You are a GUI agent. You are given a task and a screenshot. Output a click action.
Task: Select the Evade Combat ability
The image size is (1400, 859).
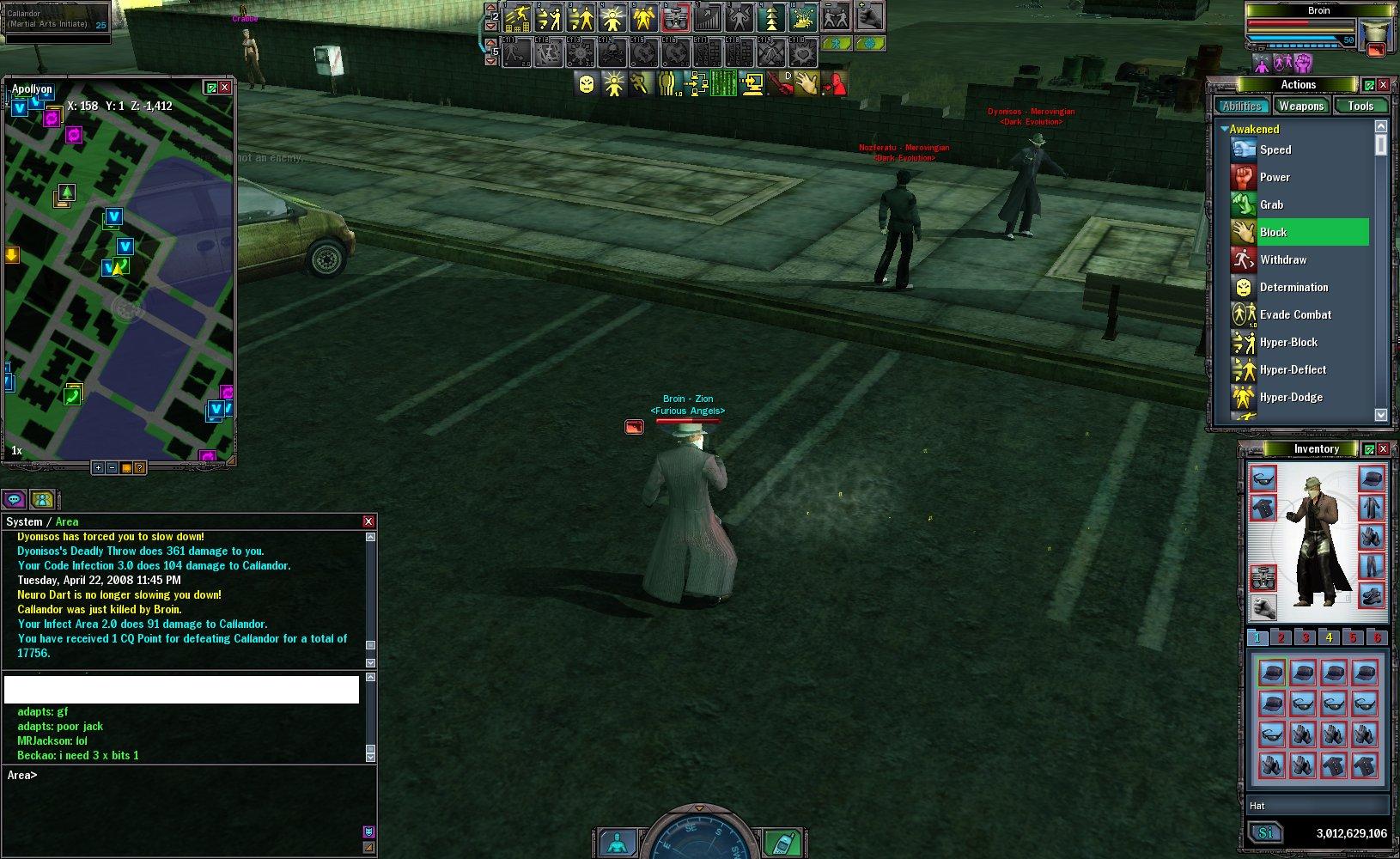tap(1295, 314)
